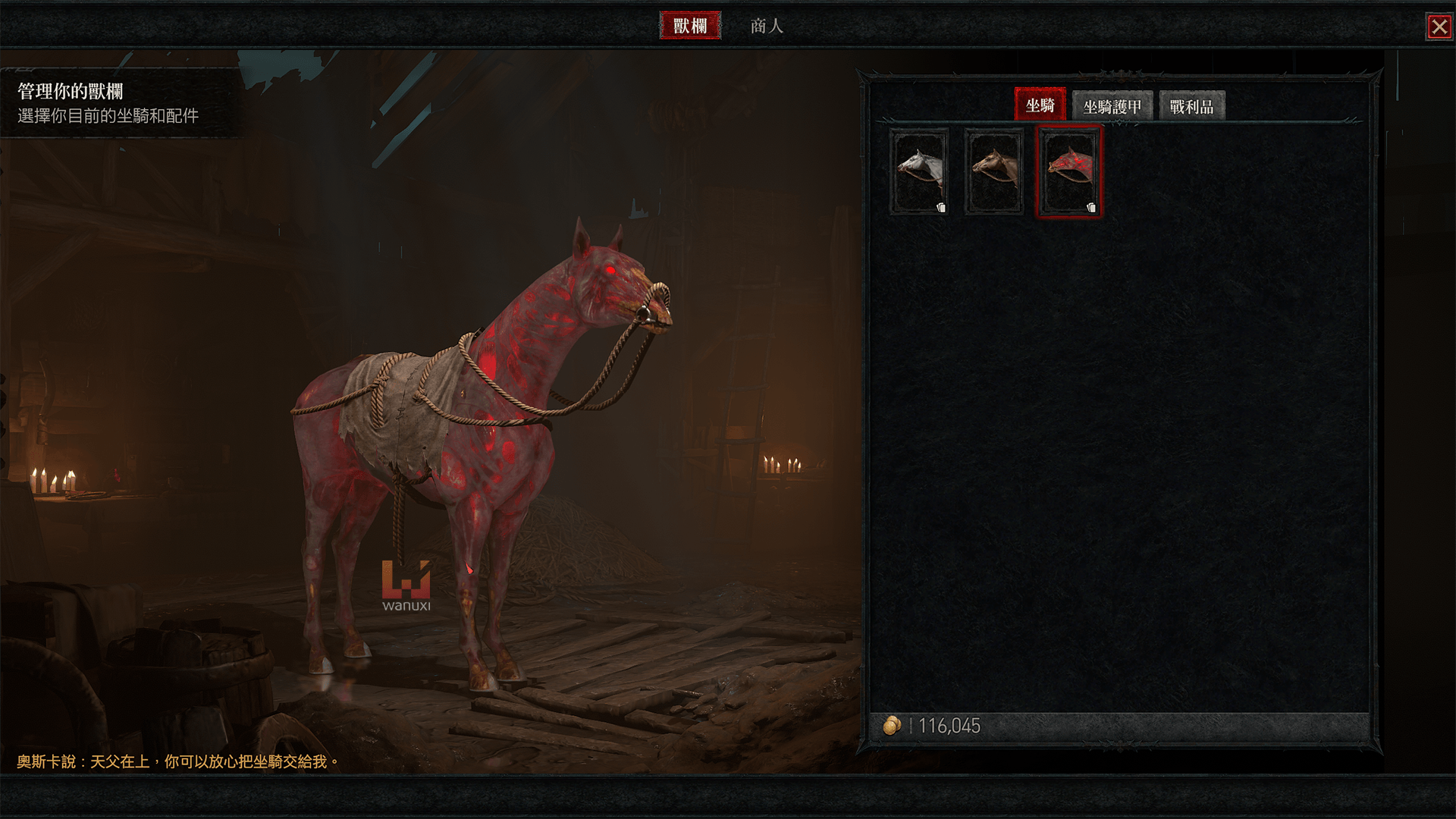Pick the red bloody horse mount
1456x819 pixels.
pyautogui.click(x=1068, y=172)
